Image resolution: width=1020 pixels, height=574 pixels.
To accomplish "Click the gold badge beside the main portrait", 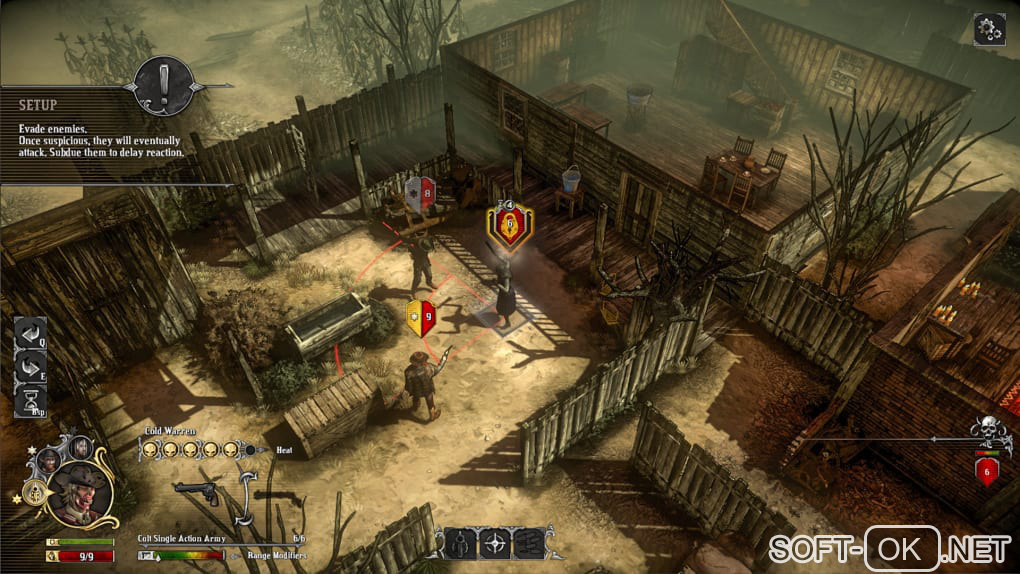I will (34, 493).
